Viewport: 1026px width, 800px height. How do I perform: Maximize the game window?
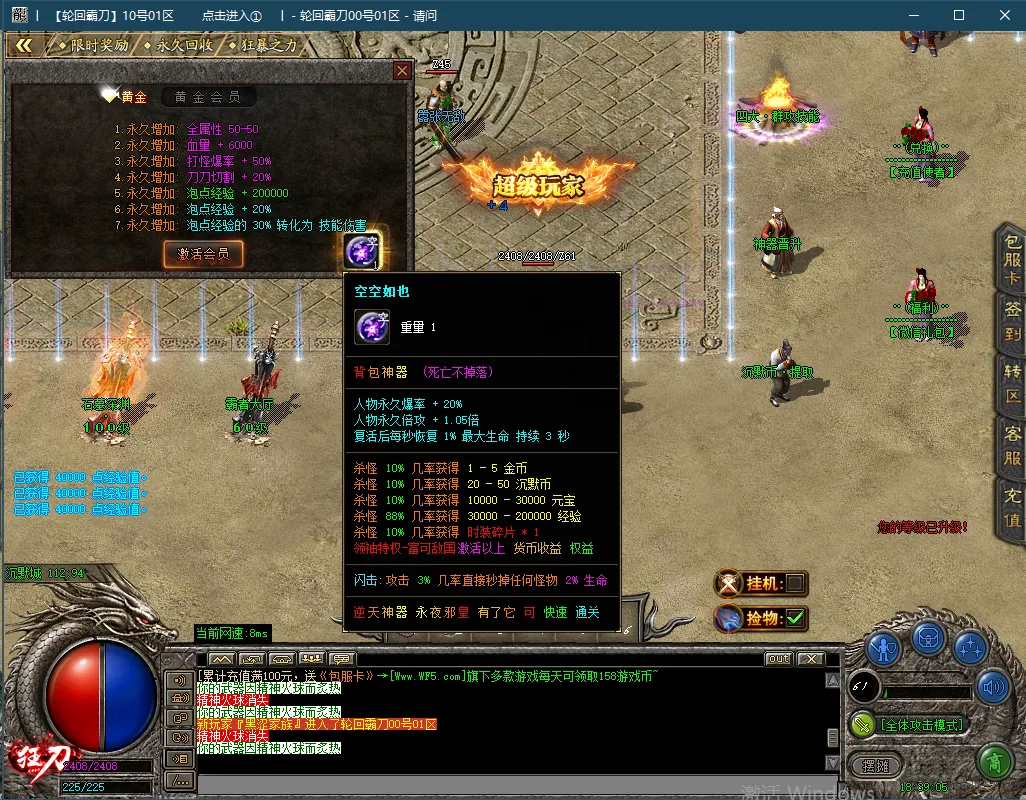pyautogui.click(x=959, y=15)
